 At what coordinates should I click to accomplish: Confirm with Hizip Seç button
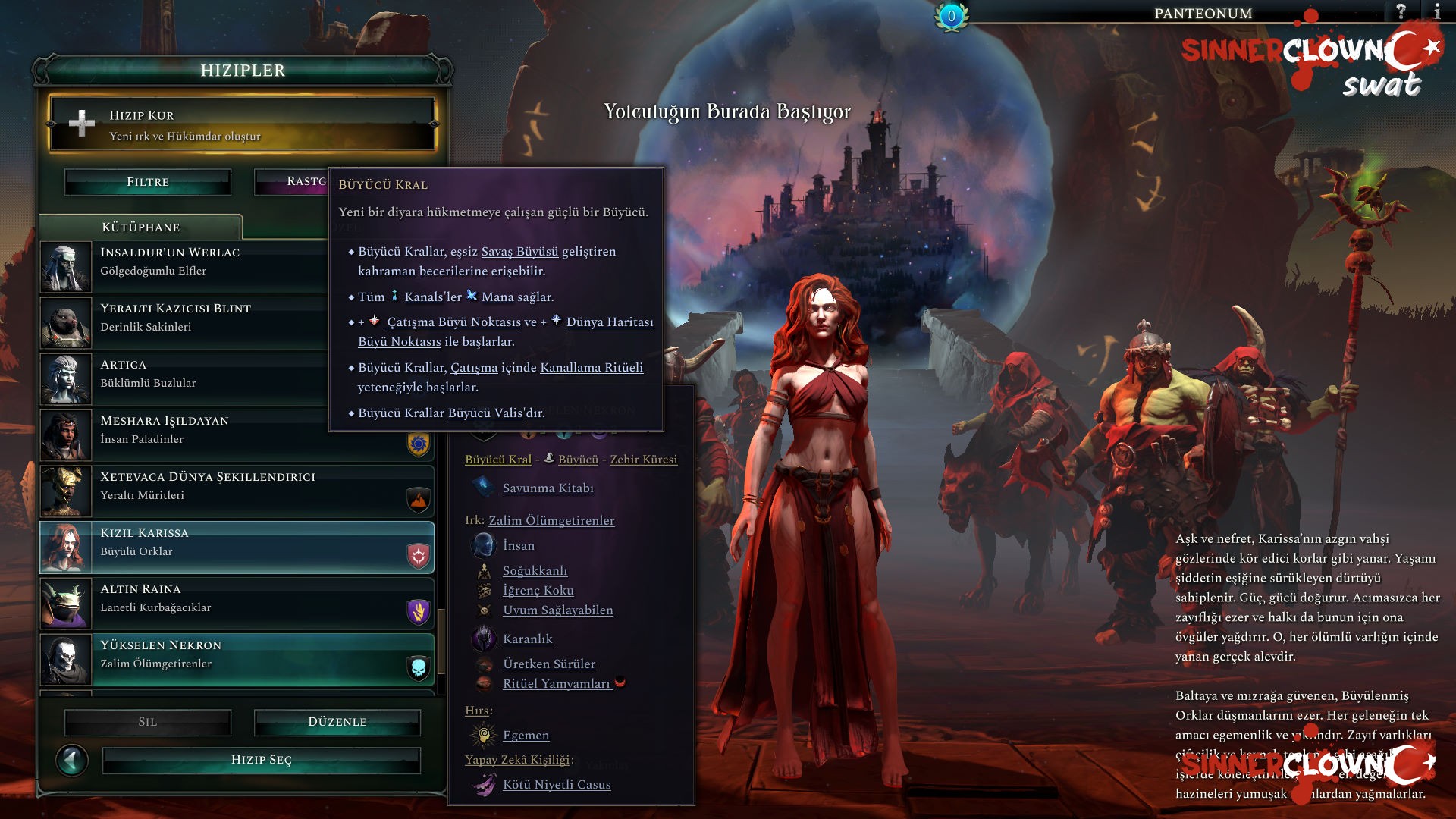262,760
